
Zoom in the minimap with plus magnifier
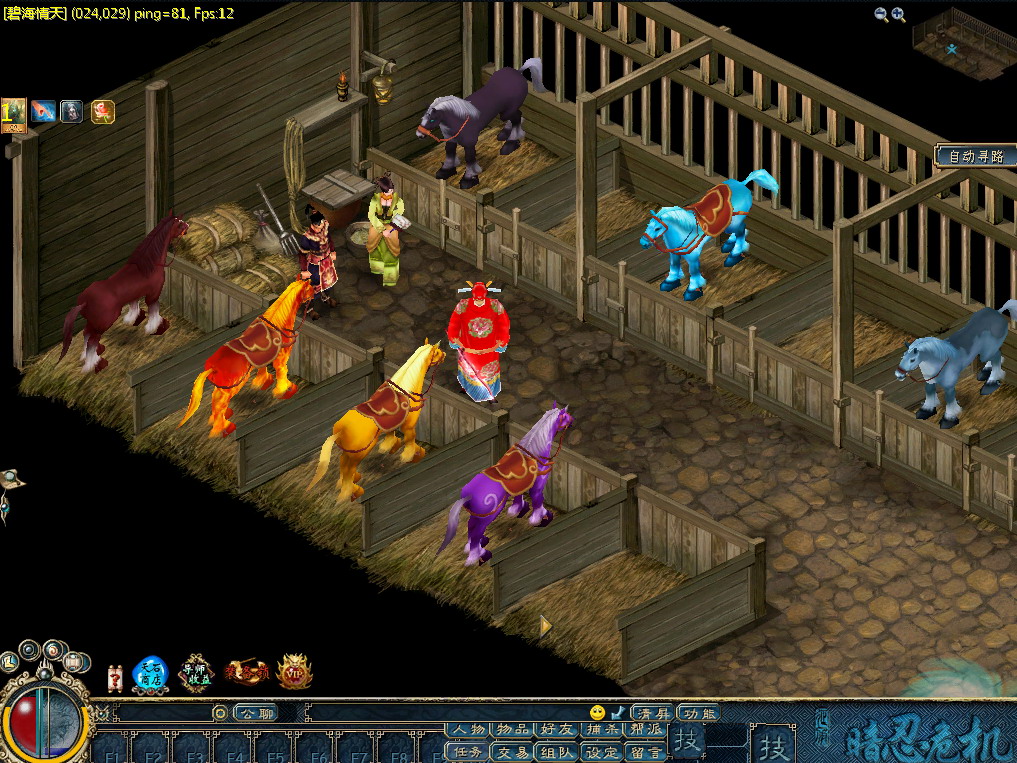click(x=898, y=14)
